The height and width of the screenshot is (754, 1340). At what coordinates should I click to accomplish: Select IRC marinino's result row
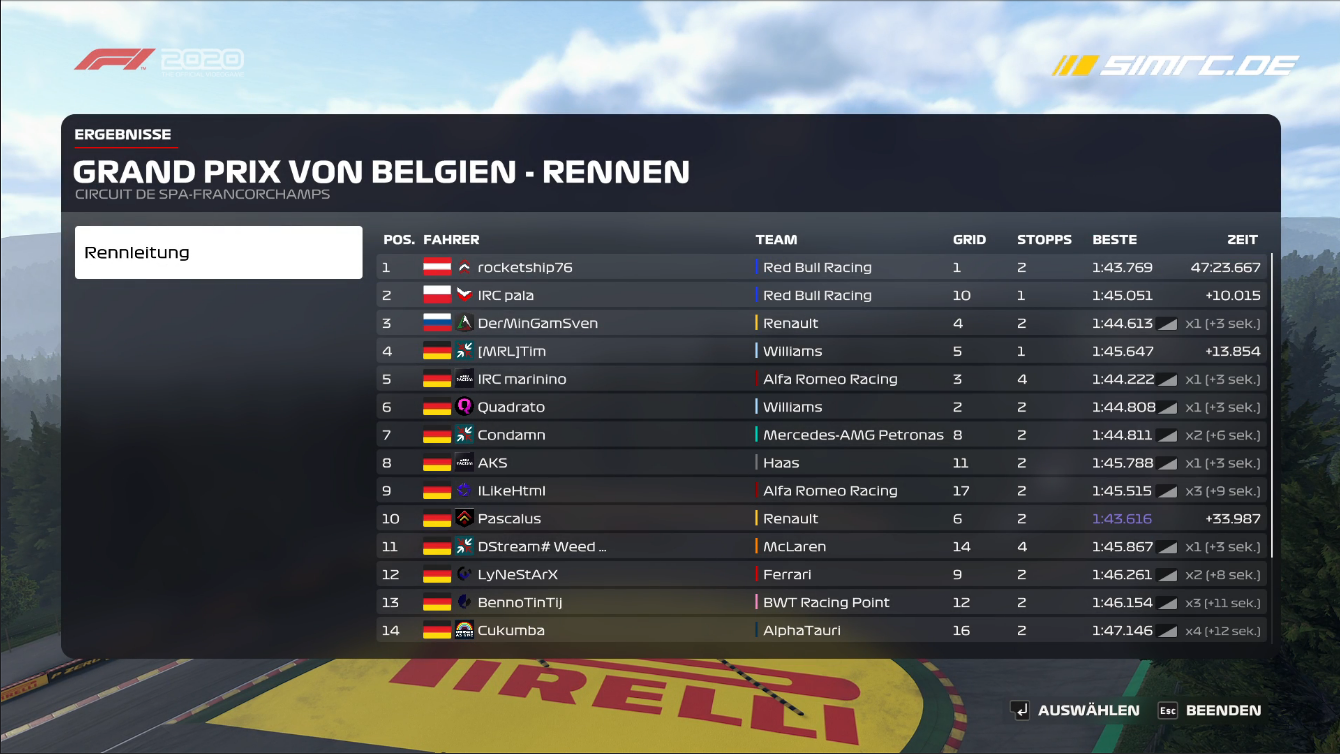click(x=820, y=379)
